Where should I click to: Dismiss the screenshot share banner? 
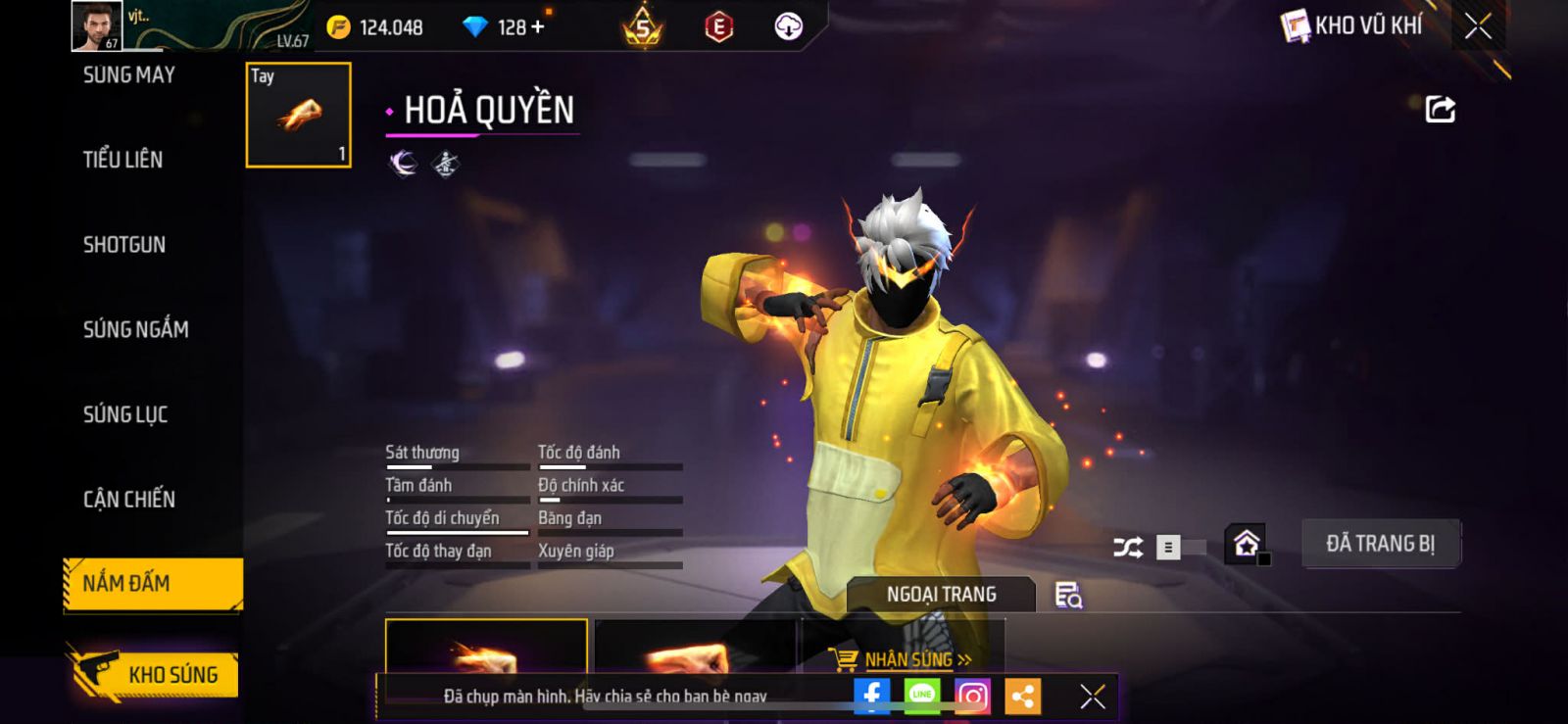[x=1092, y=696]
